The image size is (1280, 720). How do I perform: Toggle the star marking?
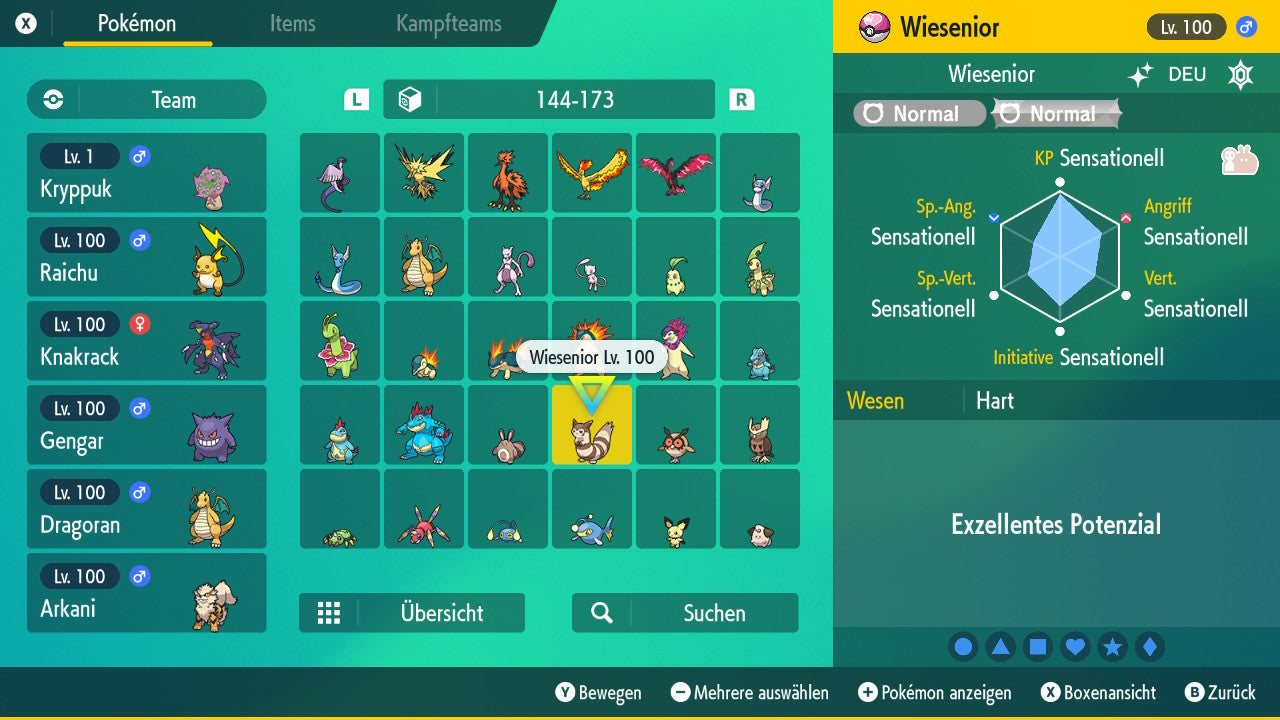coord(1113,647)
